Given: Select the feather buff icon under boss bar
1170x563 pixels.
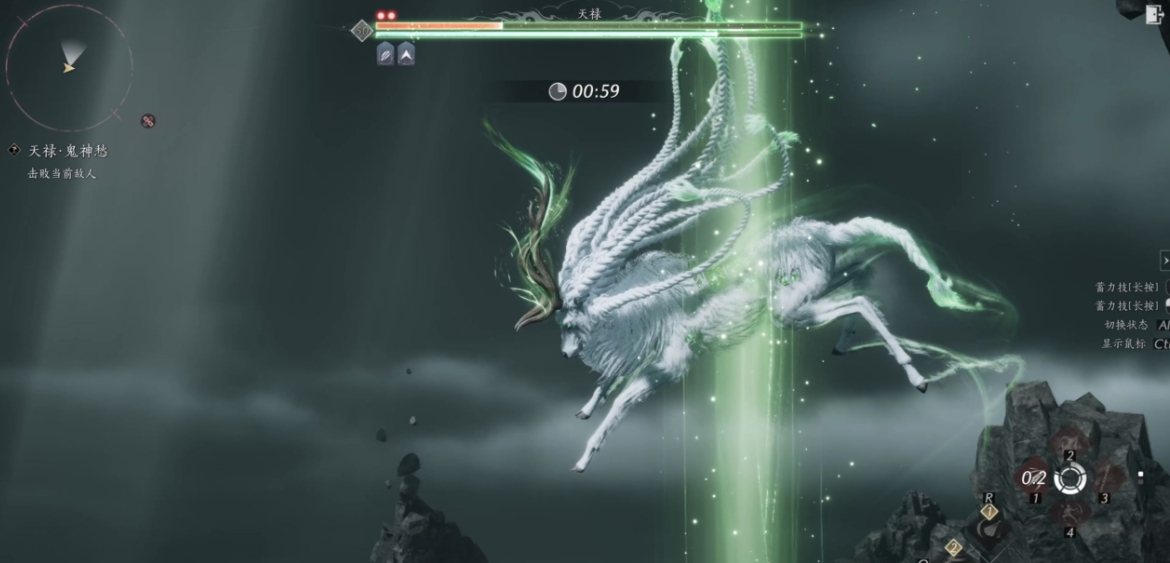Looking at the screenshot, I should point(385,54).
